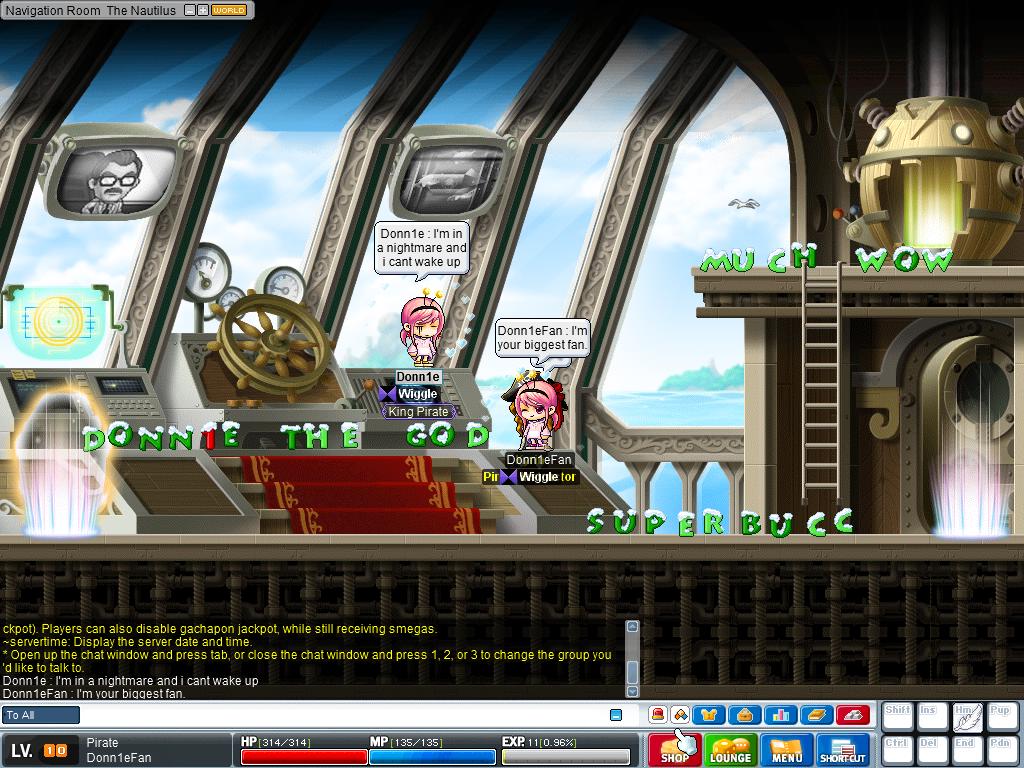Click the "To All" chat target selector
The height and width of the screenshot is (768, 1024).
[41, 715]
